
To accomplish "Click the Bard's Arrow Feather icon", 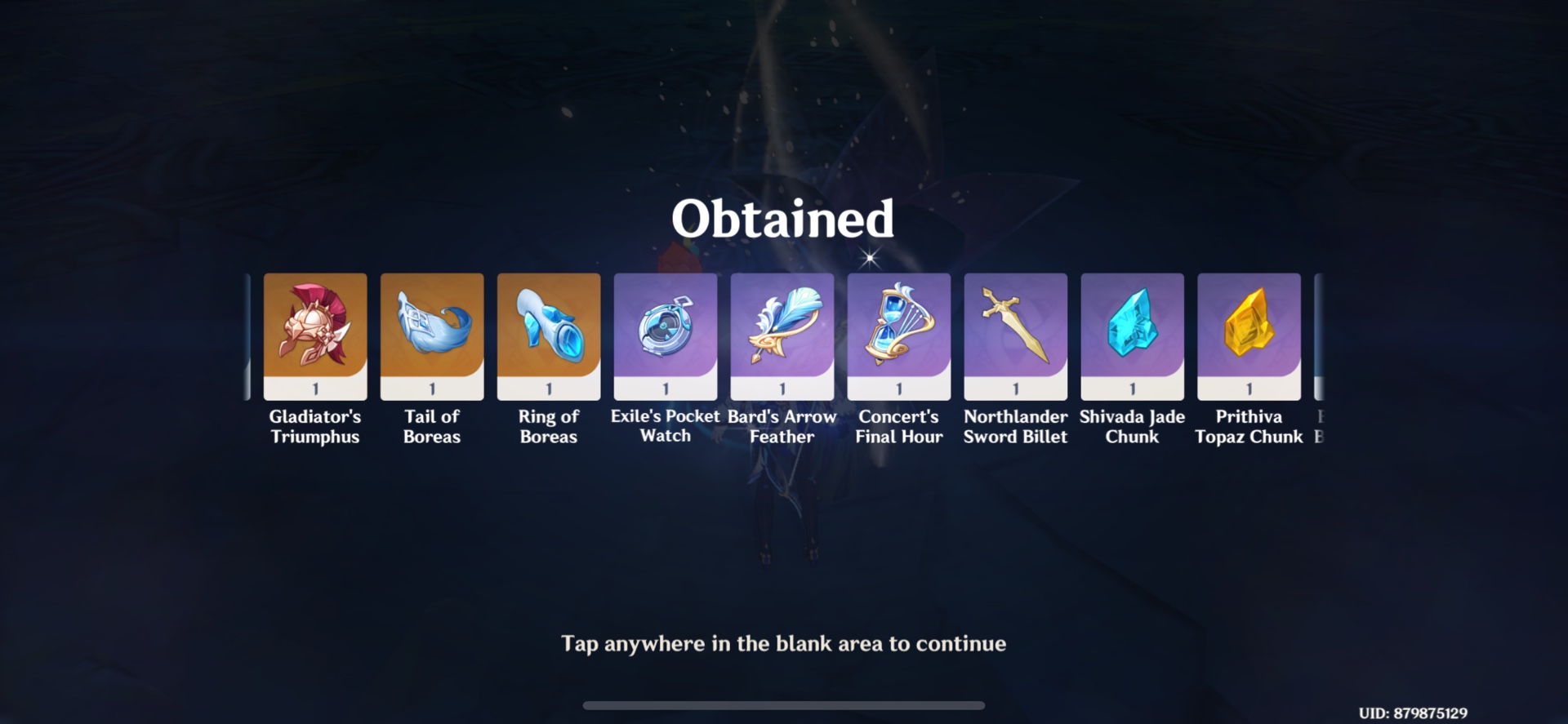I will click(x=782, y=331).
